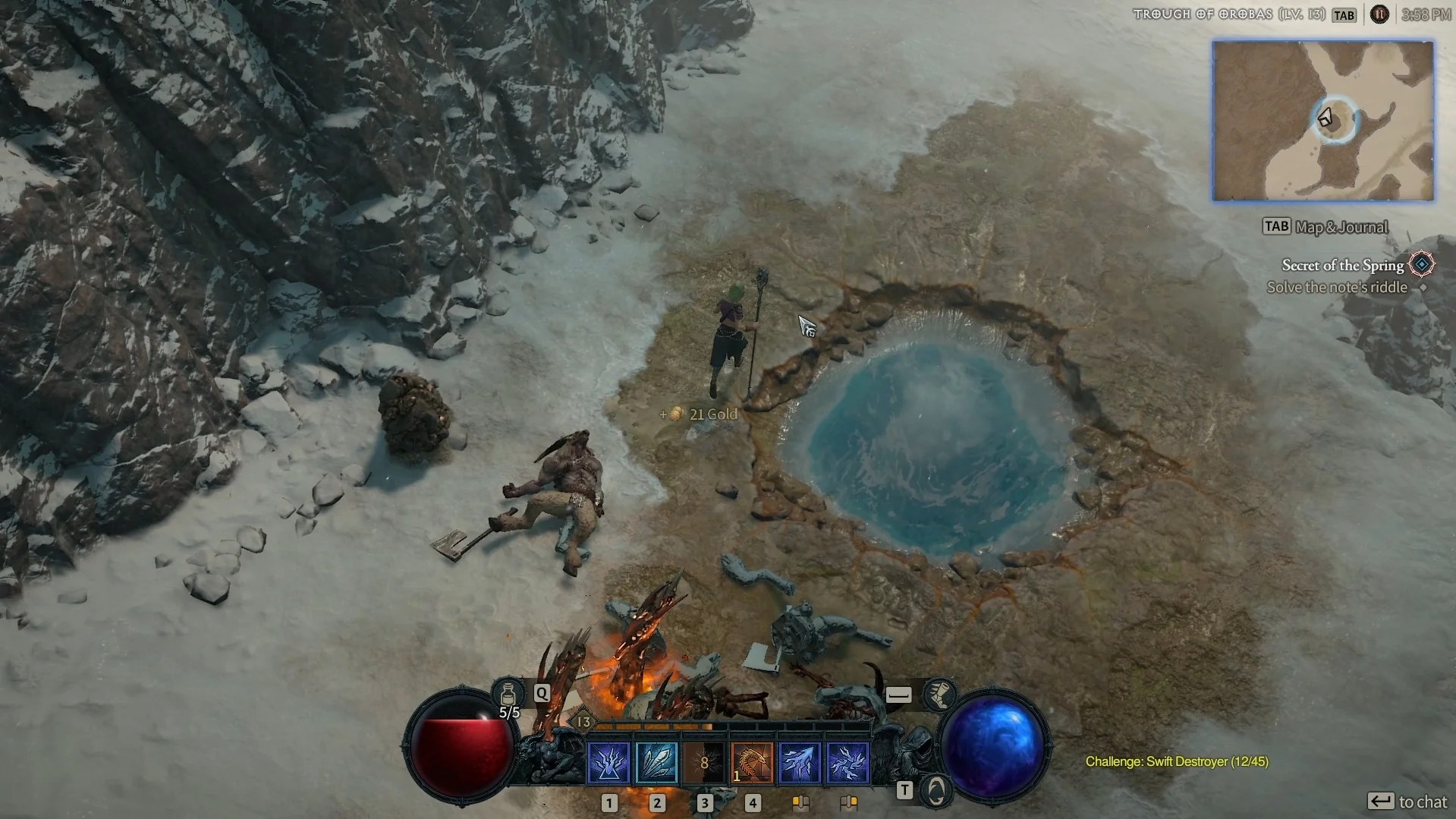Click the left yellow satchel icon near slot 4

[x=802, y=802]
